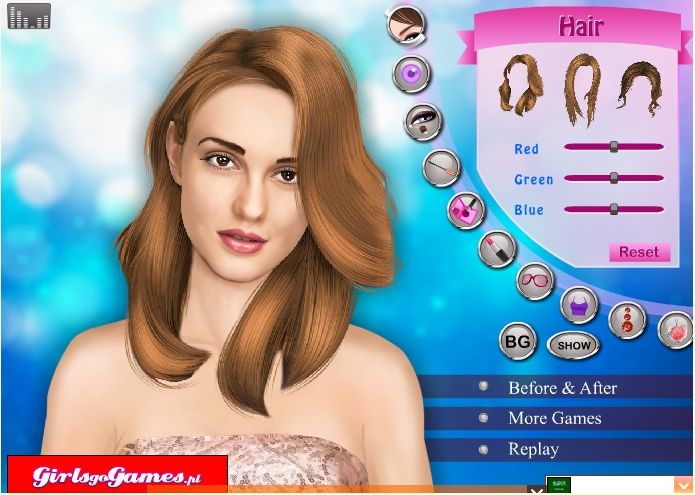Choose the eyeliner pencil category
This screenshot has width=695, height=495.
coord(440,167)
